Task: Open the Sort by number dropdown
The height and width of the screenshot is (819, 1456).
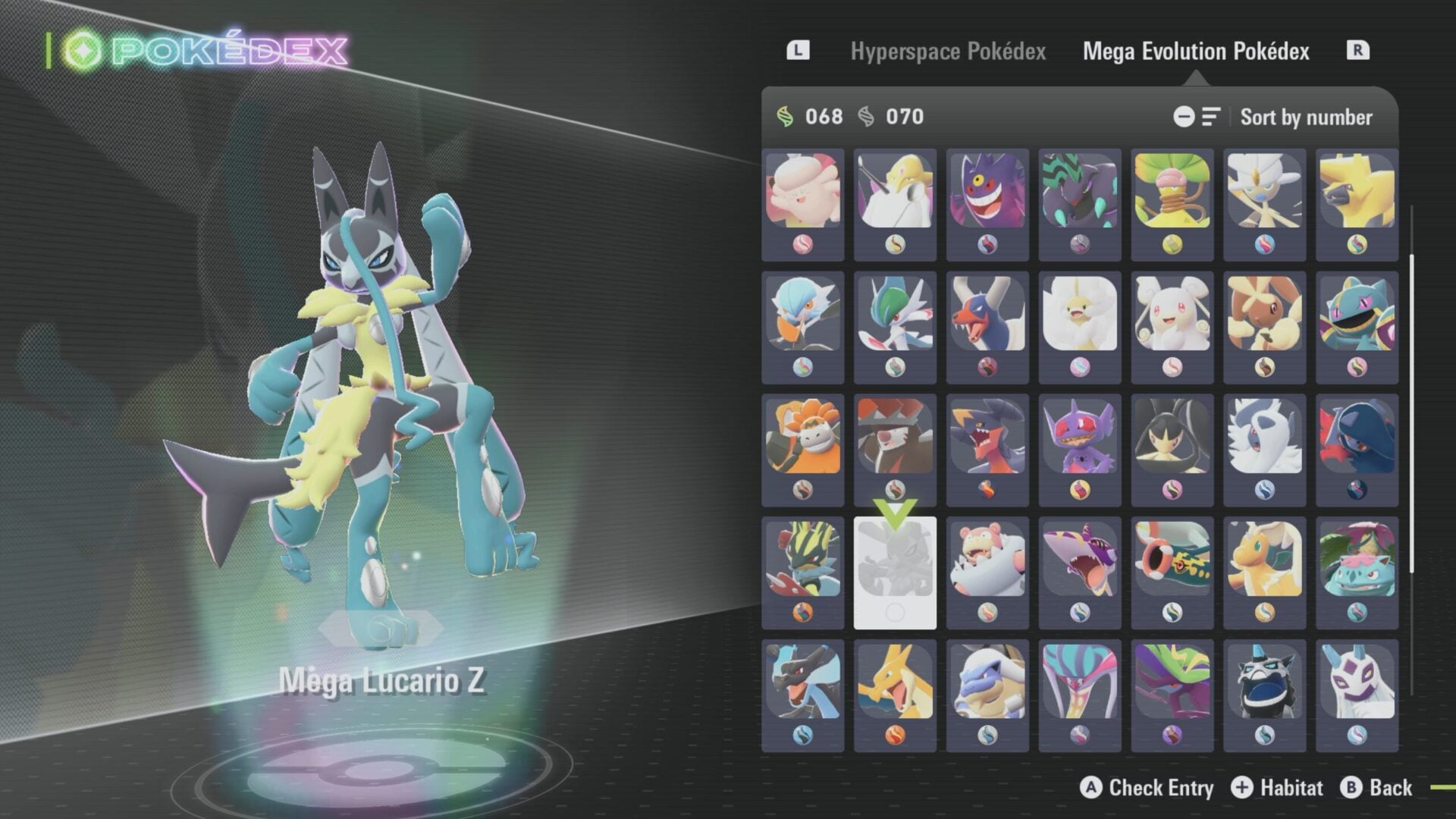Action: [1305, 118]
